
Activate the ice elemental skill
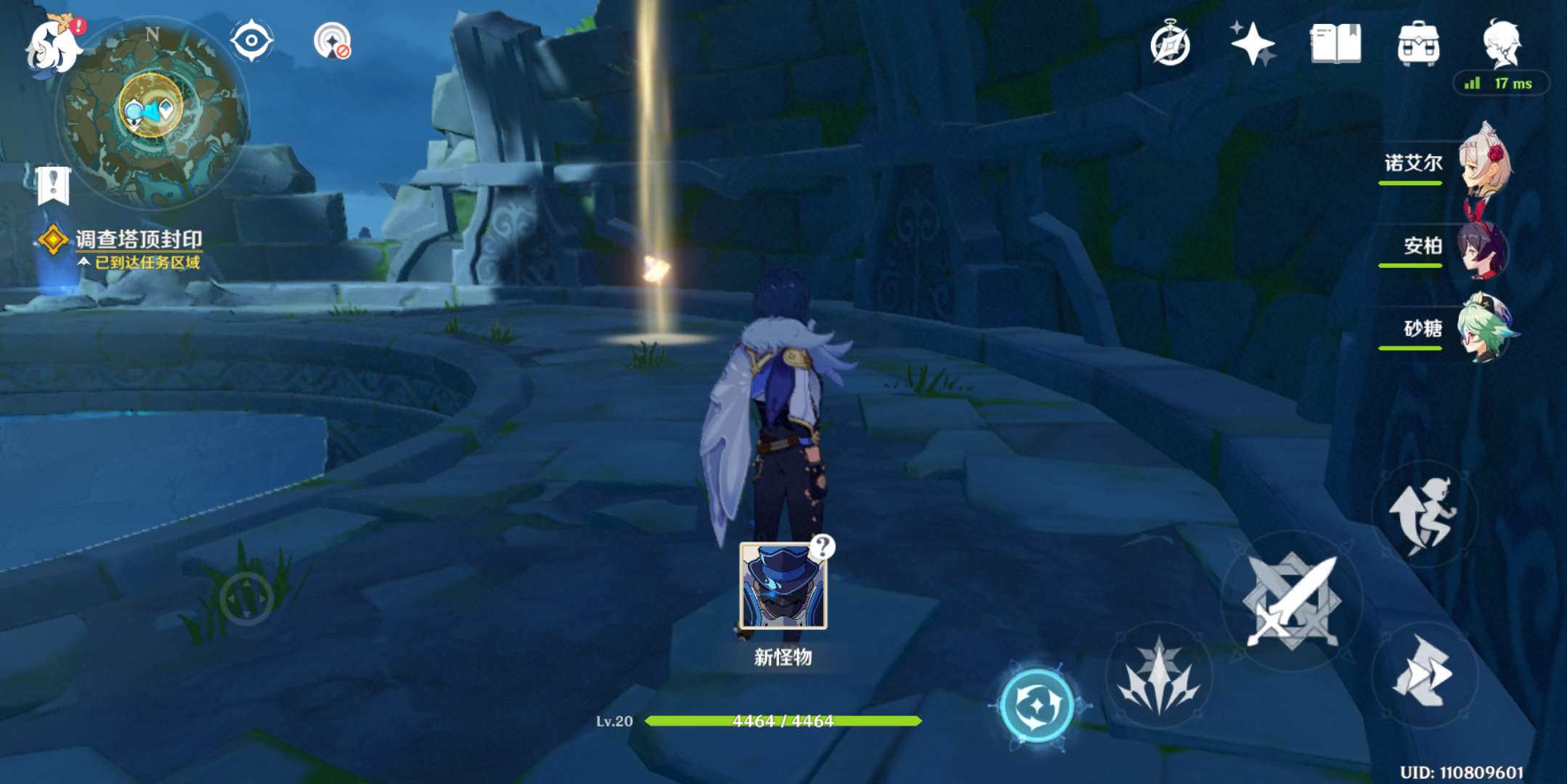click(x=1159, y=675)
